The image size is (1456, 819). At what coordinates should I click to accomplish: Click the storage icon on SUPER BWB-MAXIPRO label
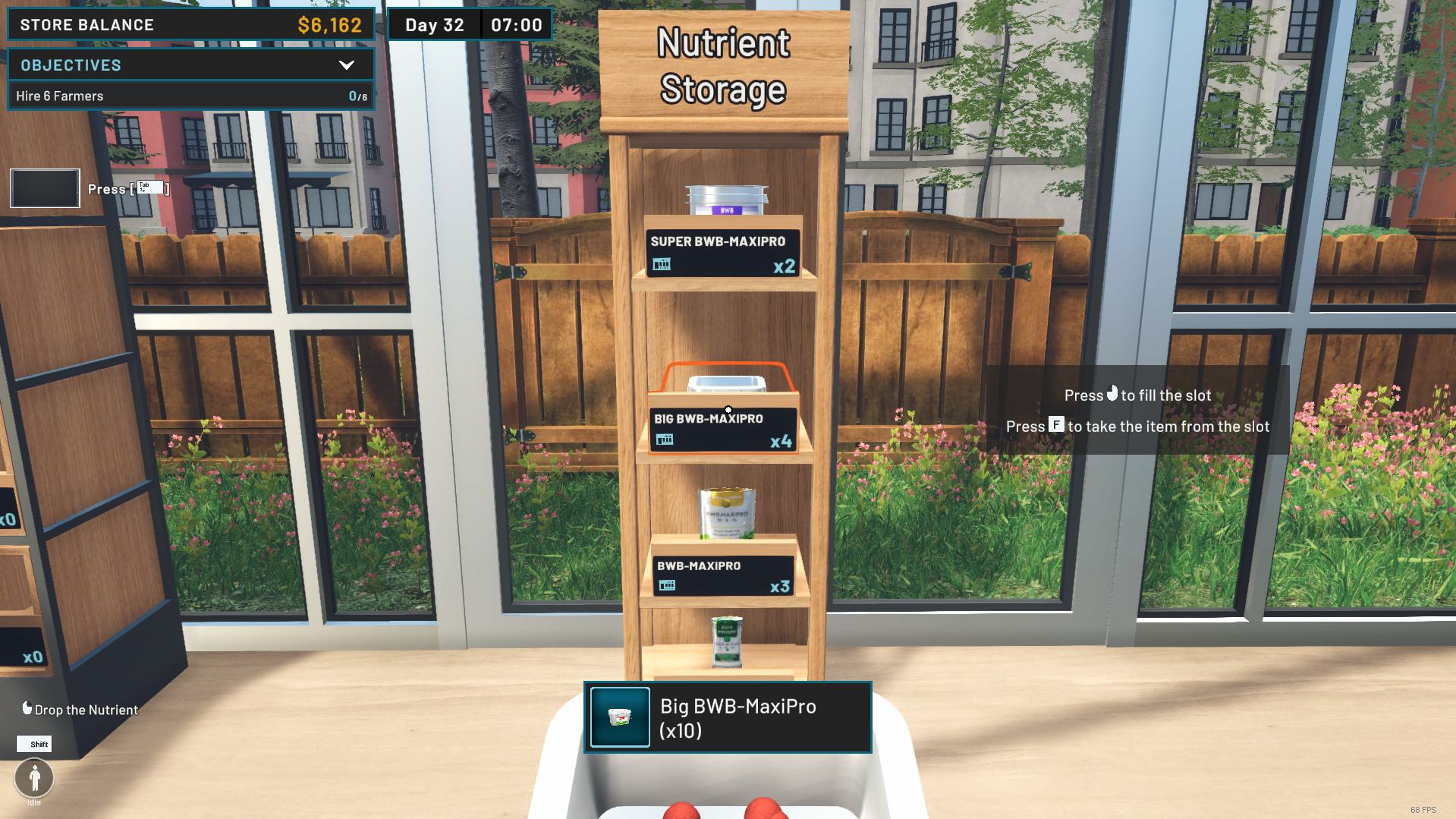point(661,265)
